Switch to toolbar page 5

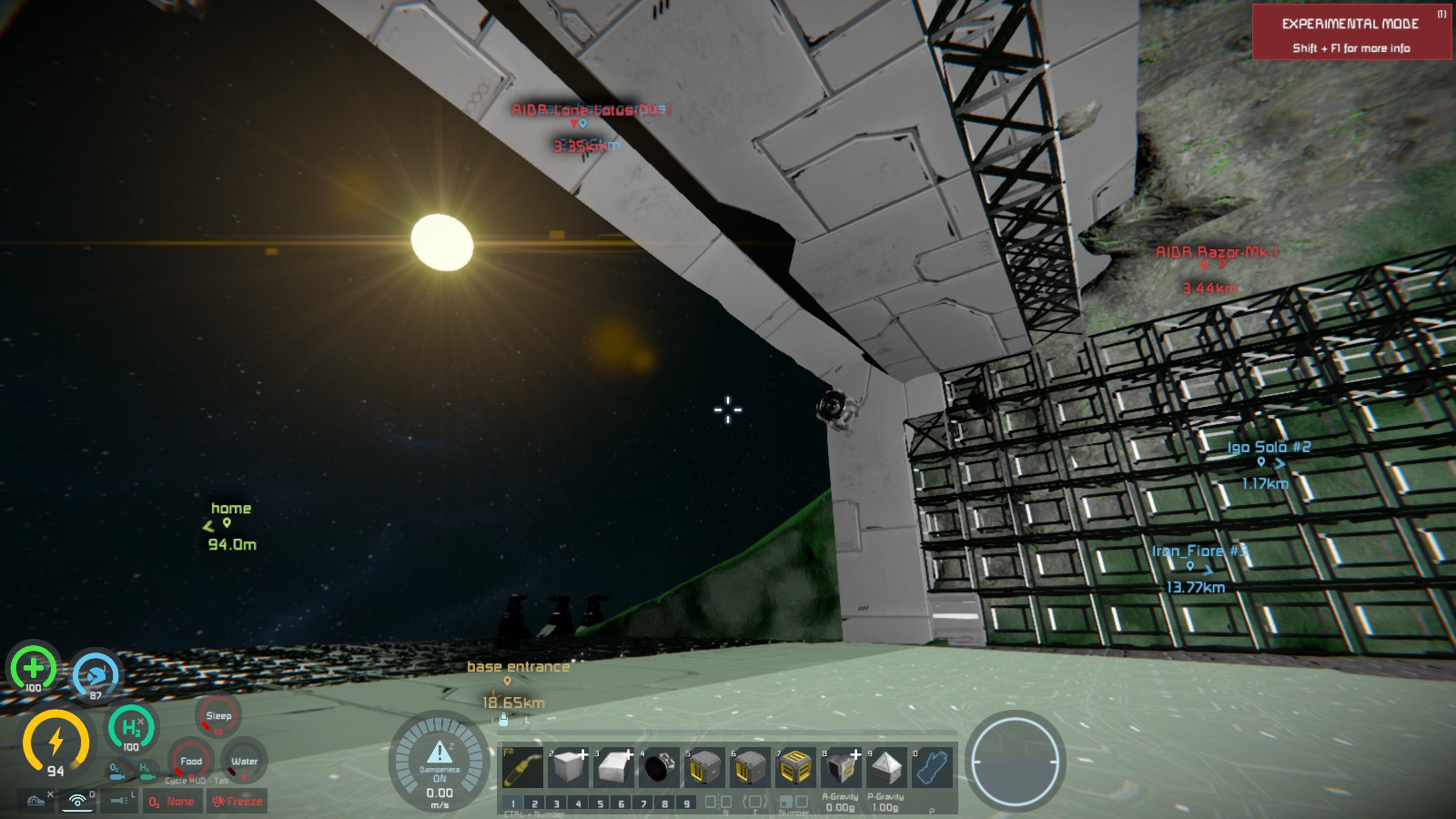[600, 804]
